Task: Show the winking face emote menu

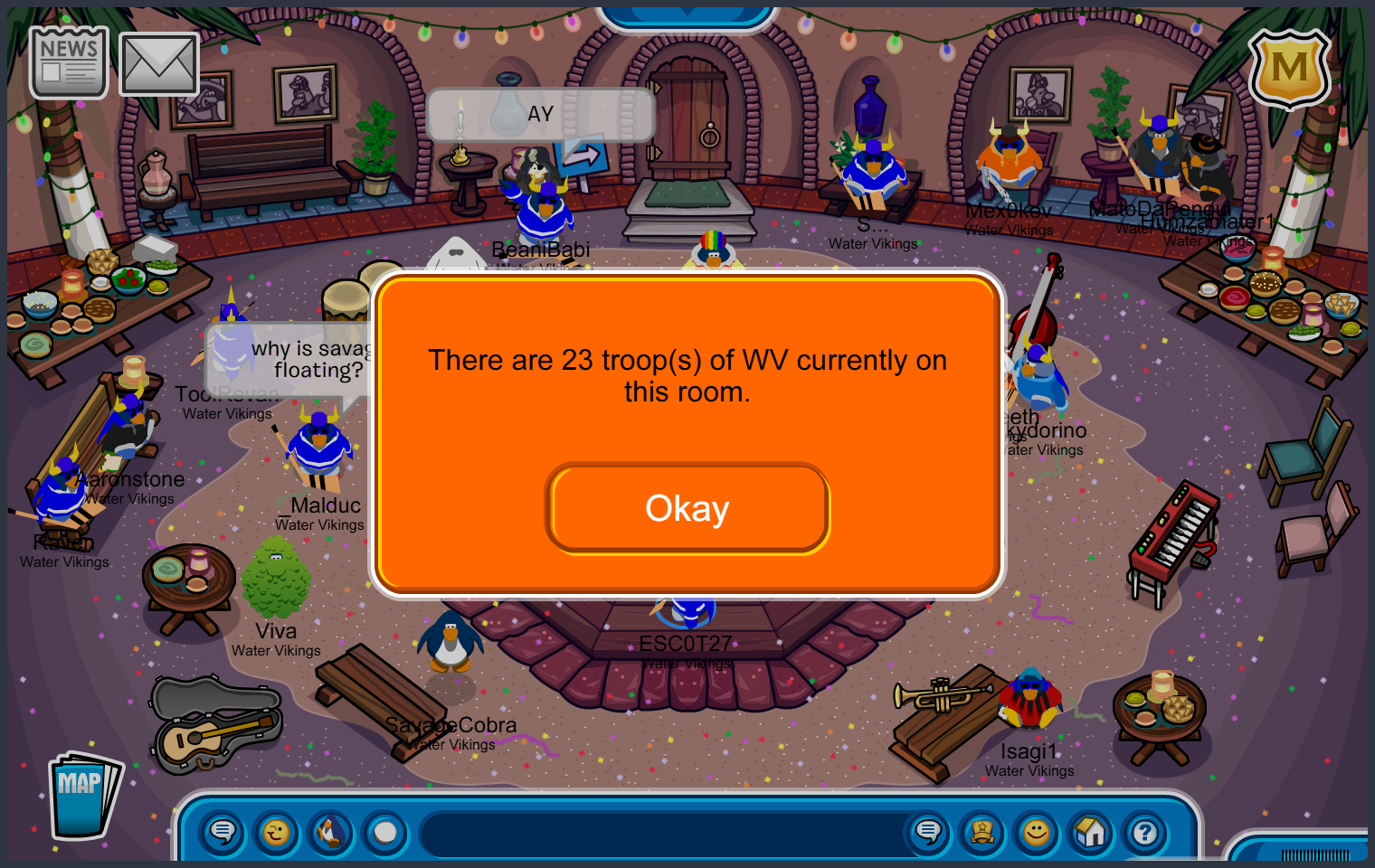Action: coord(277,832)
